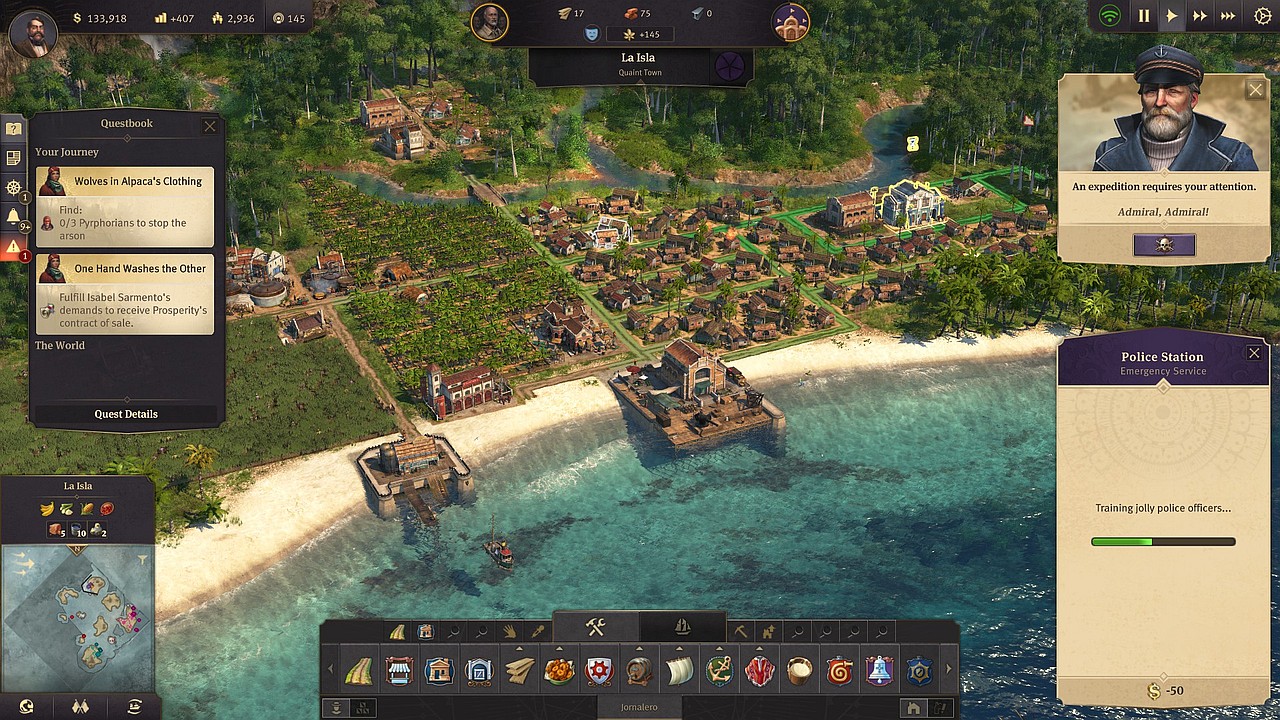Select the fire station hose icon

tap(839, 671)
